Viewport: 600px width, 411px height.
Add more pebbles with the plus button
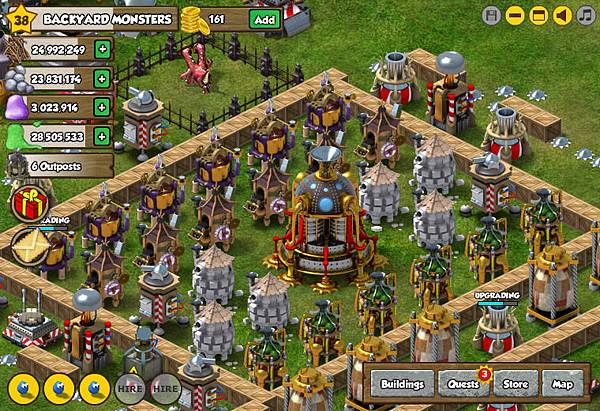(x=101, y=77)
